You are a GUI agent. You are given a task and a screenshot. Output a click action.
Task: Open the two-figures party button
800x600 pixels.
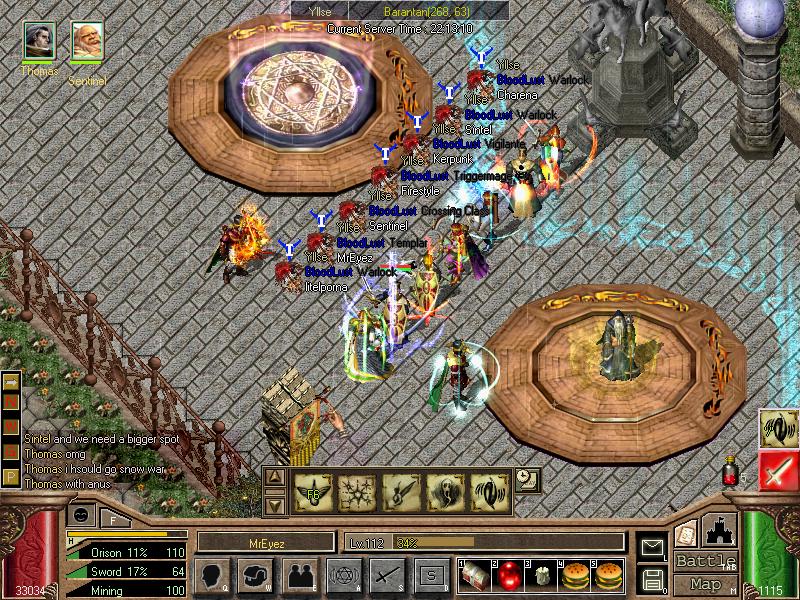click(x=299, y=576)
